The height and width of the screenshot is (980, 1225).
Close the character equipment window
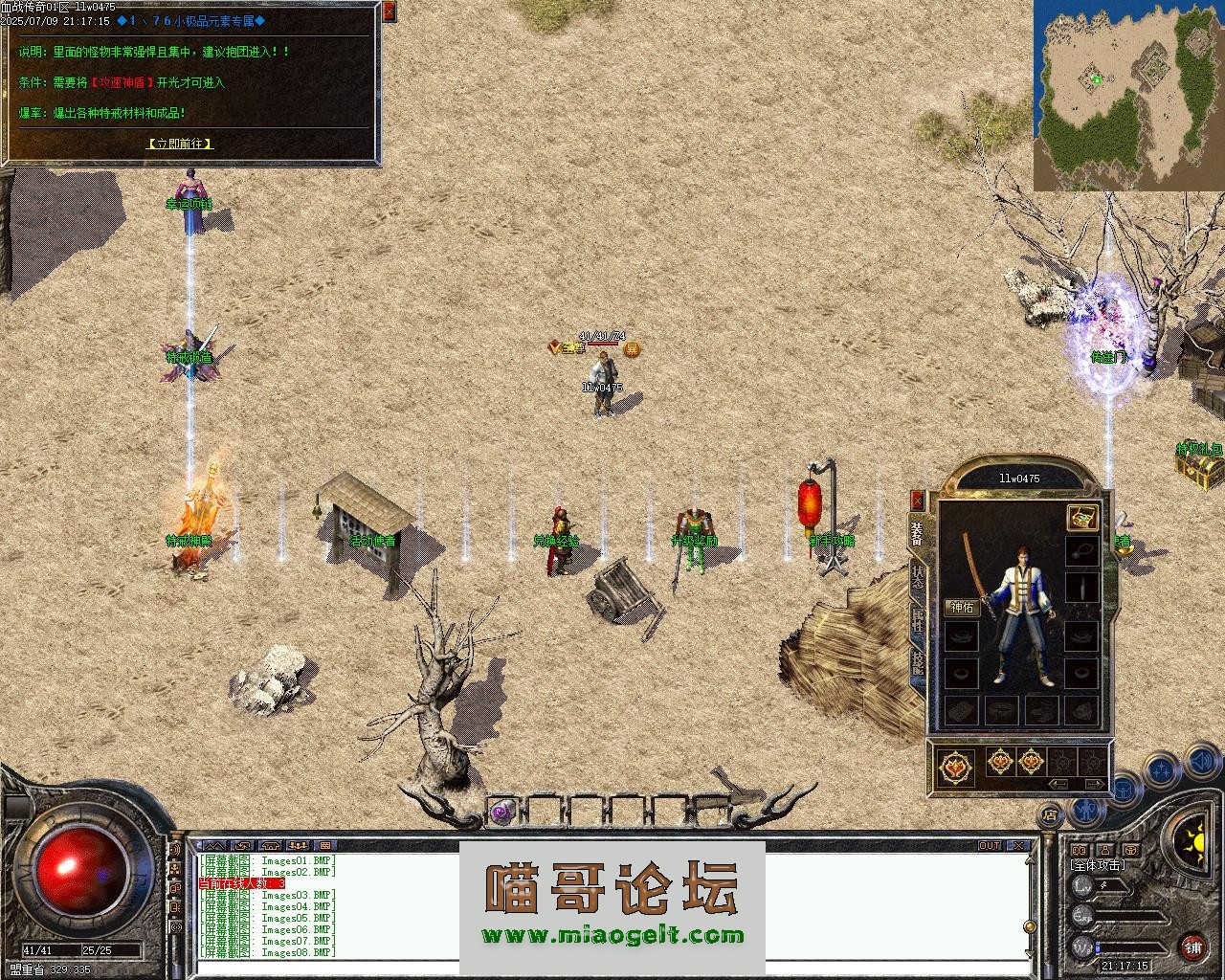[917, 501]
